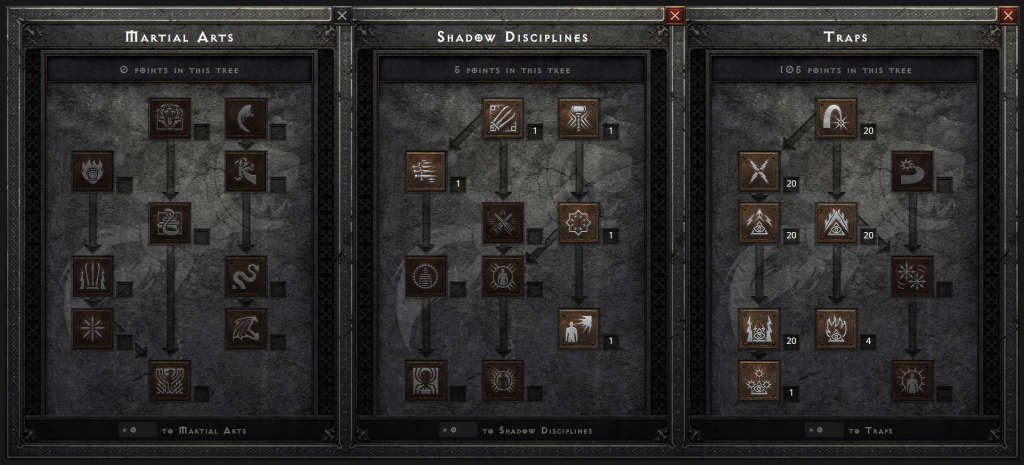Close the Shadow Disciplines panel
The image size is (1024, 465).
point(674,15)
